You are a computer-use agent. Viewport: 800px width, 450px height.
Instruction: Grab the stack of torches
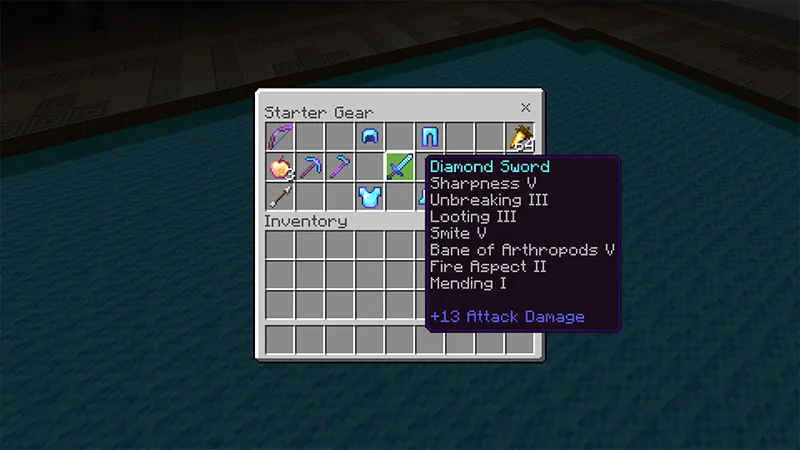pyautogui.click(x=520, y=136)
